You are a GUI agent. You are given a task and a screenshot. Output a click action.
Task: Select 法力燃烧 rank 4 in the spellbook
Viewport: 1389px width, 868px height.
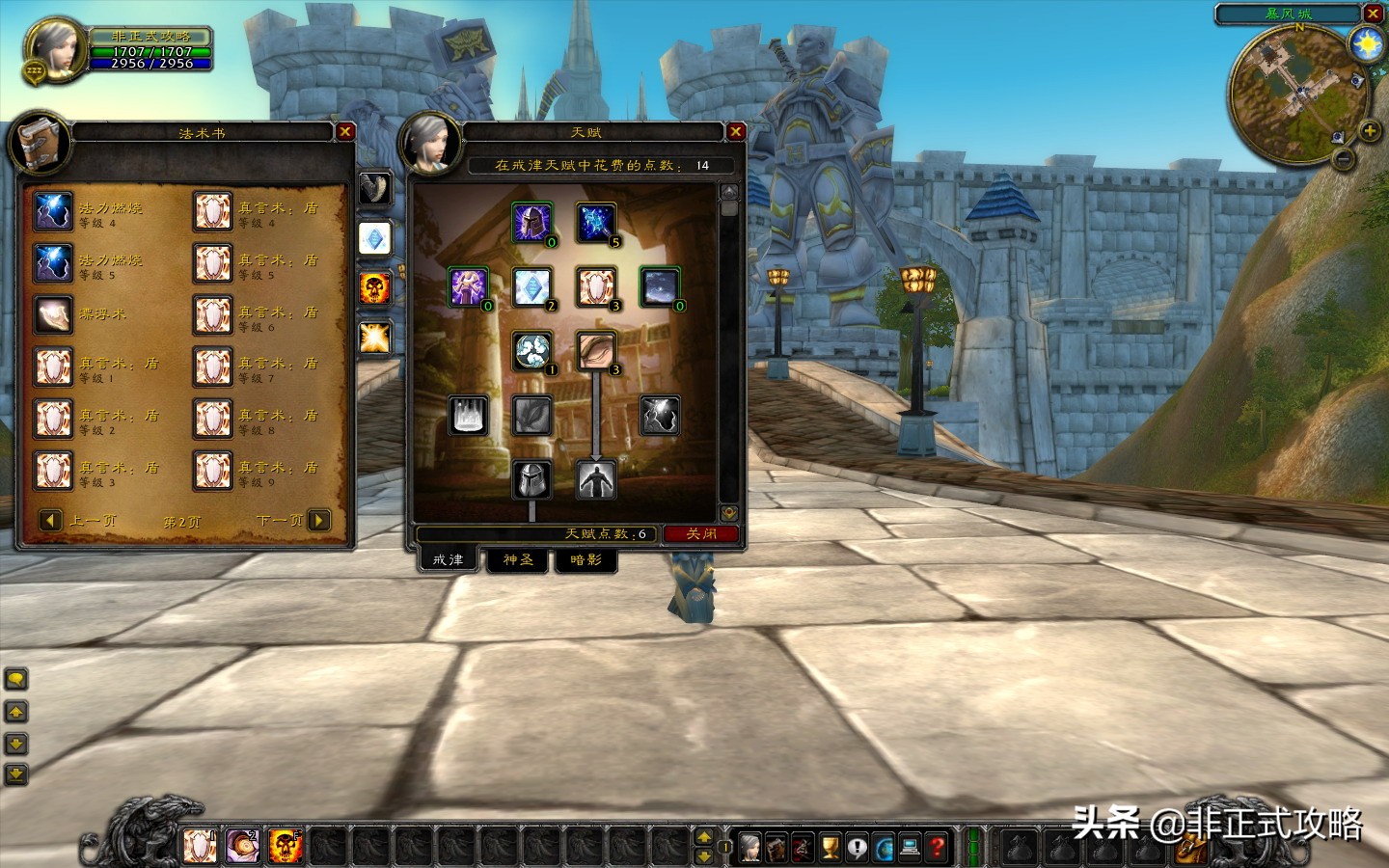click(x=54, y=211)
